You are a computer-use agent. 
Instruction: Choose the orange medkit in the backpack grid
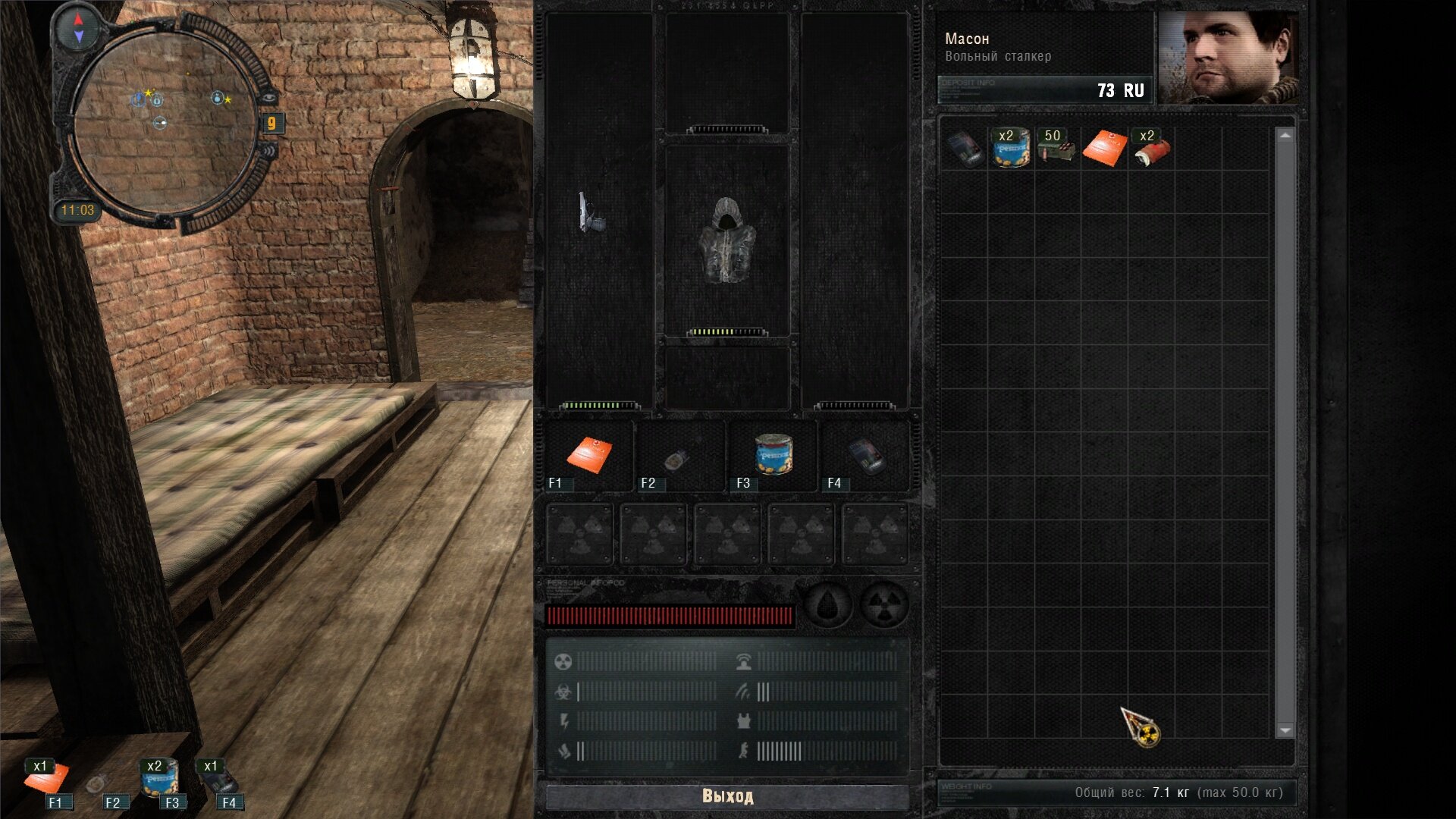(1104, 147)
